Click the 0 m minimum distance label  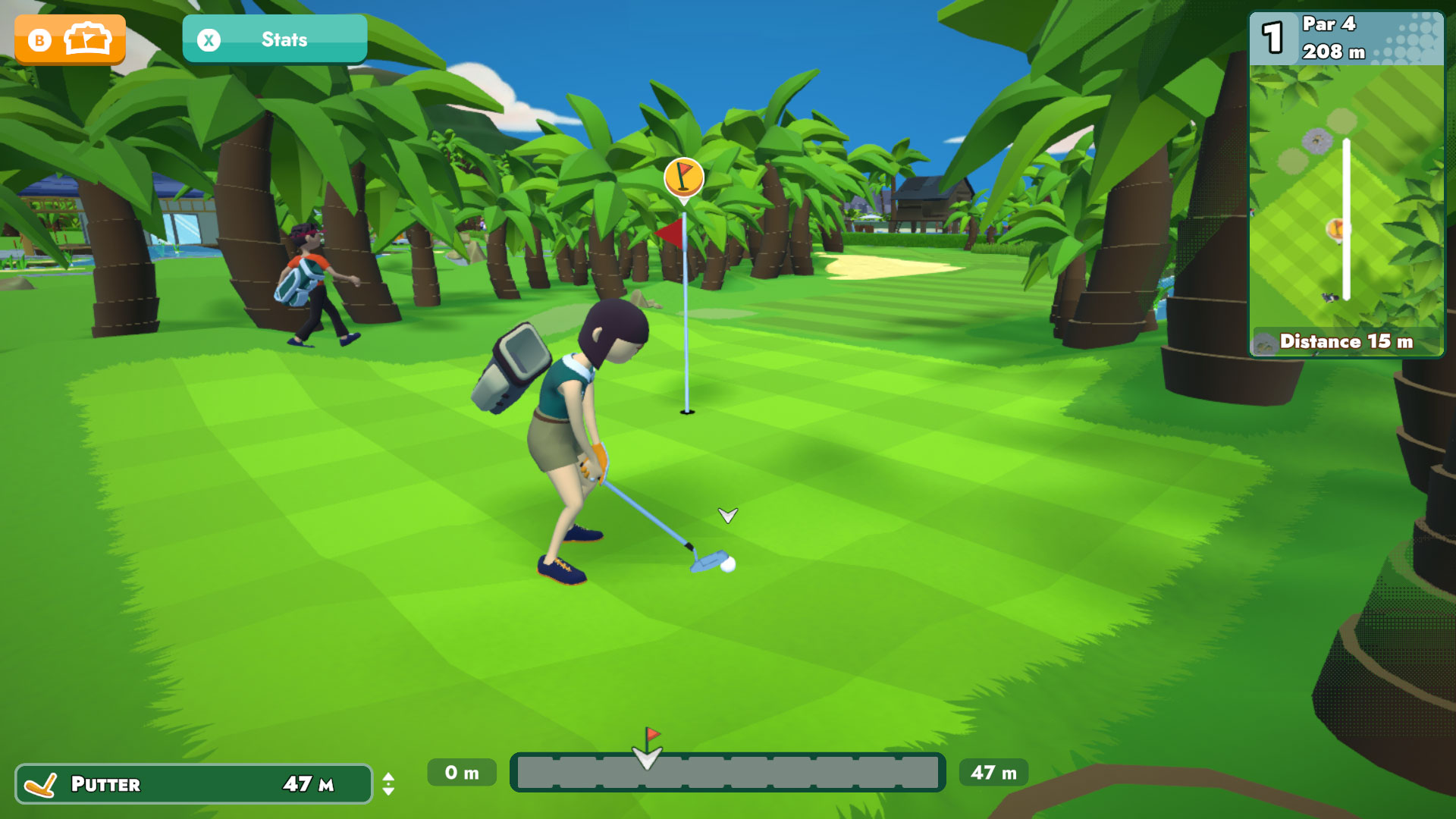tap(461, 772)
